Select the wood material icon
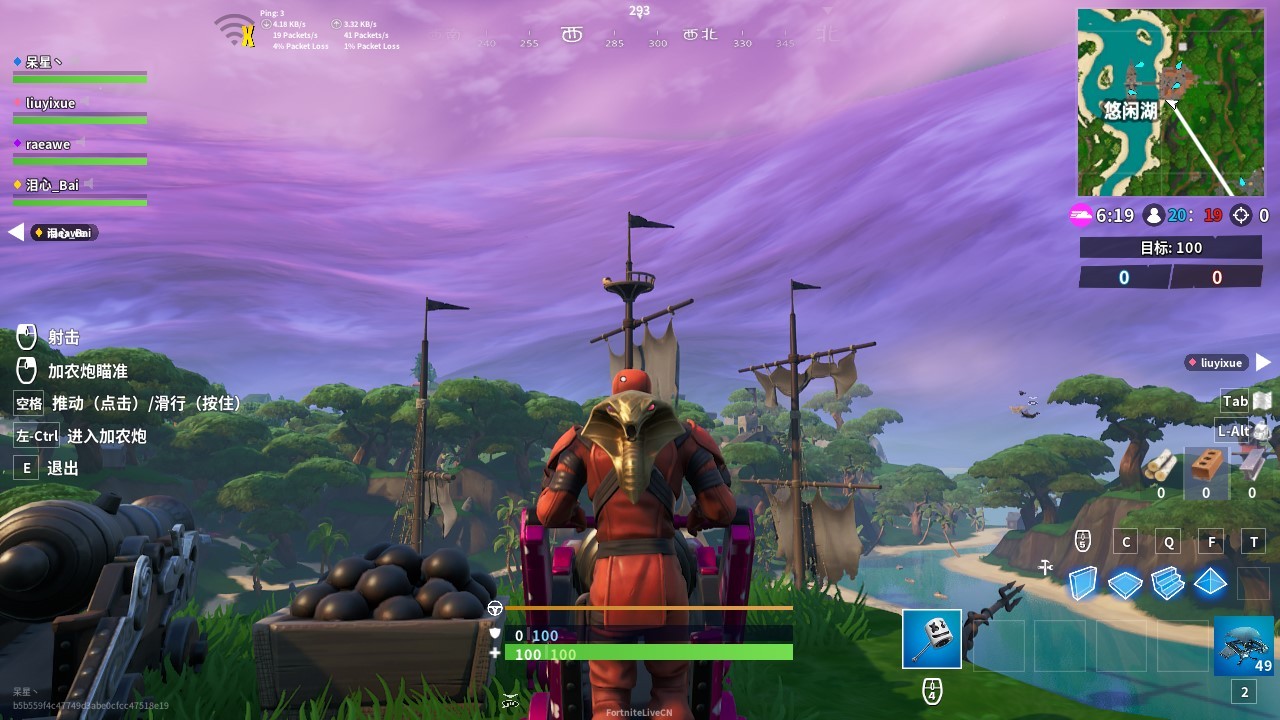This screenshot has height=720, width=1280. pos(1161,466)
